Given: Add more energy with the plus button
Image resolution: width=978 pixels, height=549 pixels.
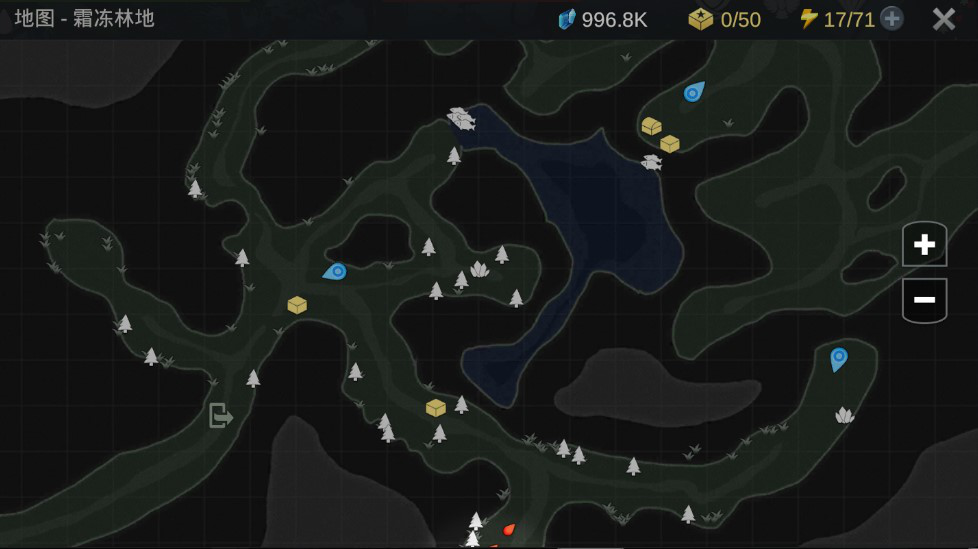Looking at the screenshot, I should point(891,19).
